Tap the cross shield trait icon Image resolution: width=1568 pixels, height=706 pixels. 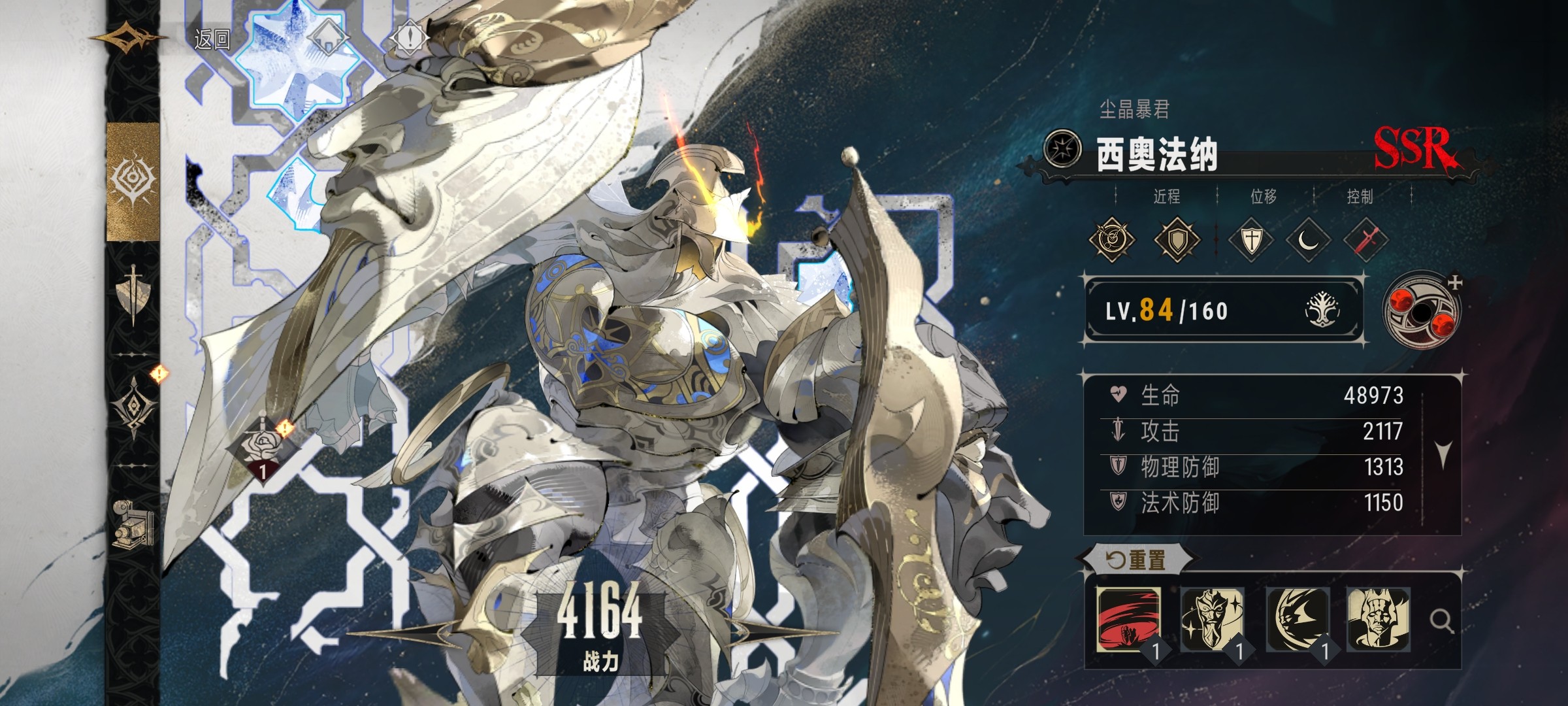[x=1250, y=240]
